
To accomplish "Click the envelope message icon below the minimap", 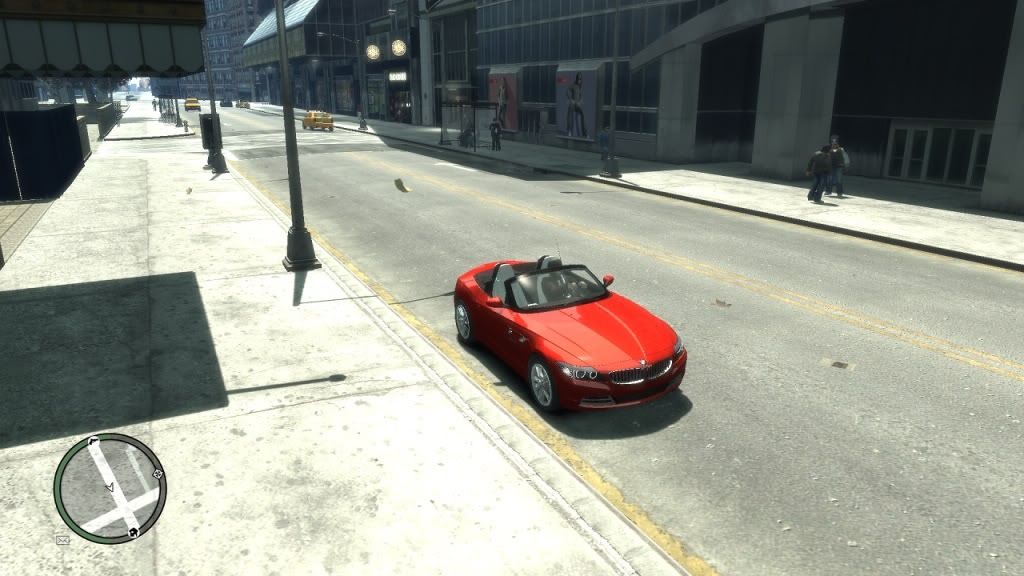I will pyautogui.click(x=63, y=540).
